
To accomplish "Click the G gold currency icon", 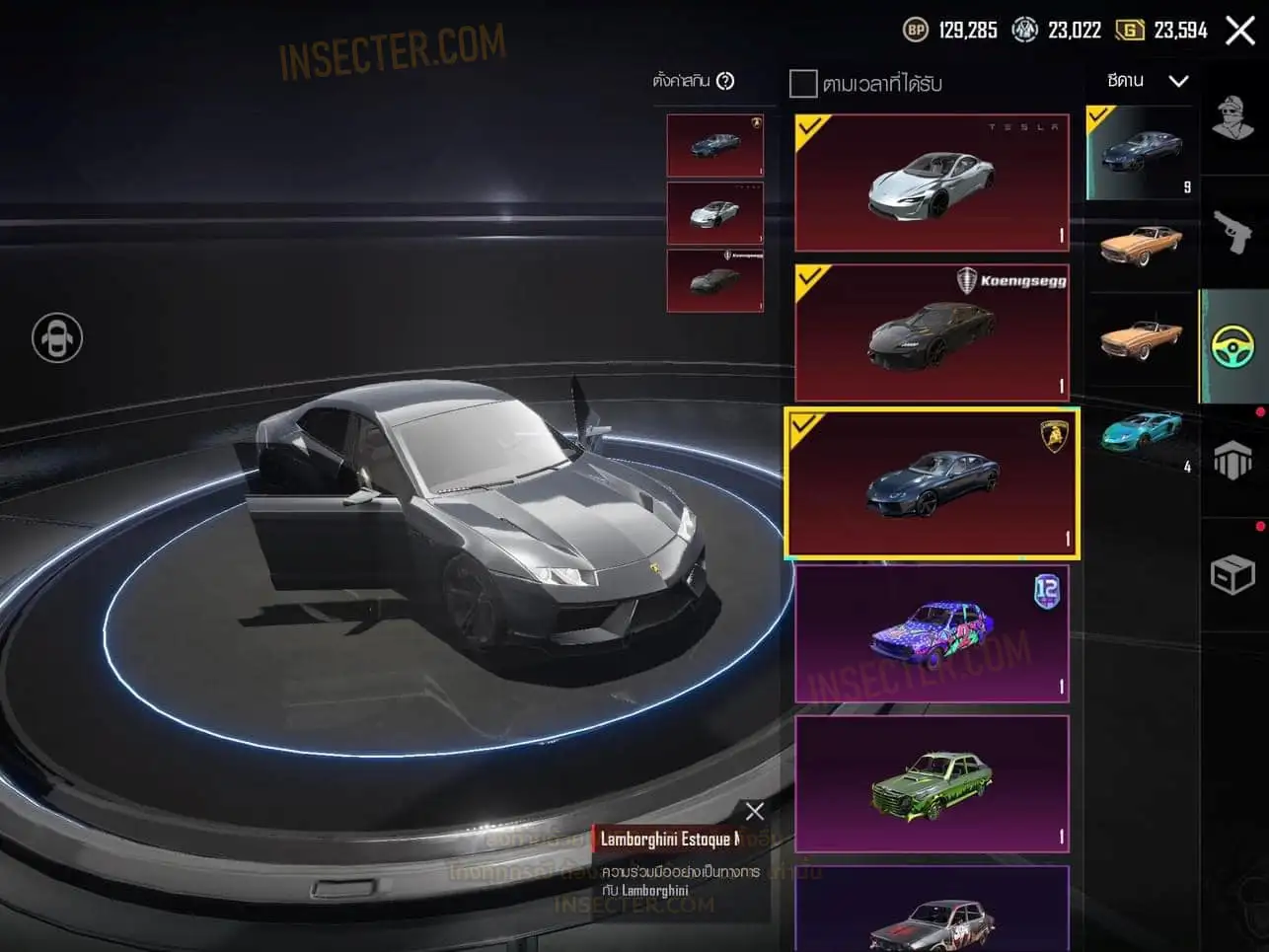I will [1130, 31].
